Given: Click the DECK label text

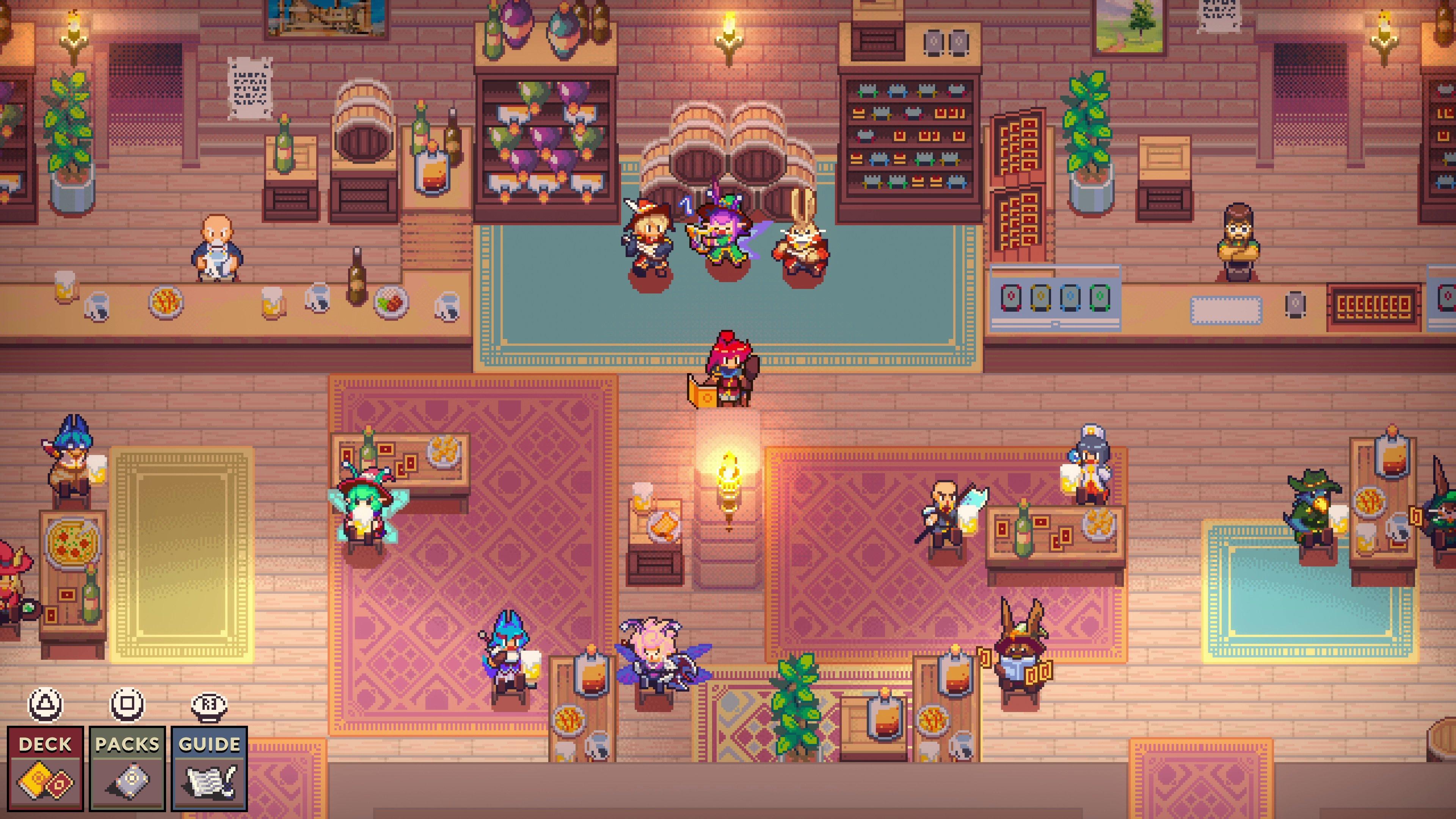Looking at the screenshot, I should [x=45, y=744].
